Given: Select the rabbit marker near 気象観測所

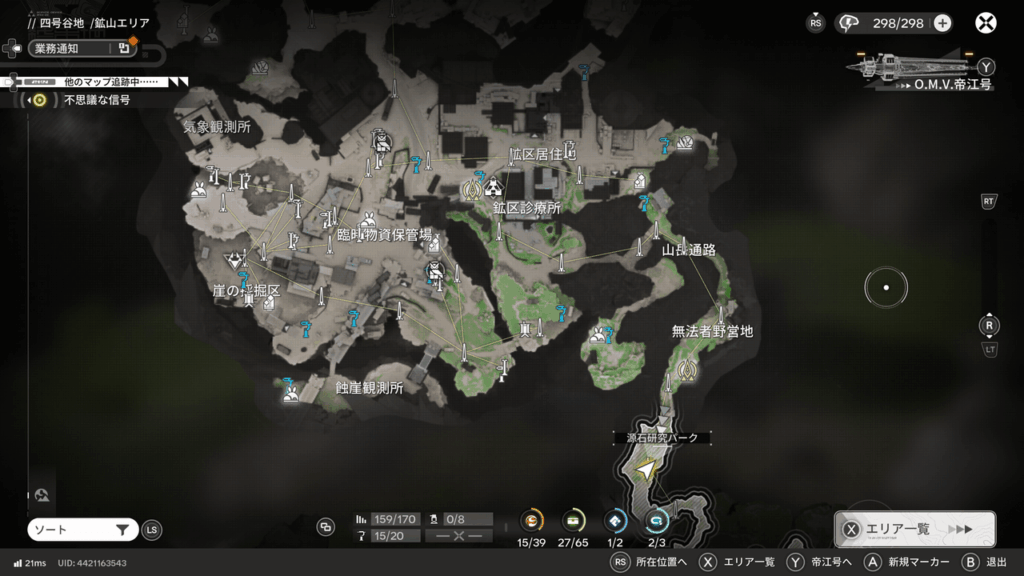Looking at the screenshot, I should tap(199, 189).
